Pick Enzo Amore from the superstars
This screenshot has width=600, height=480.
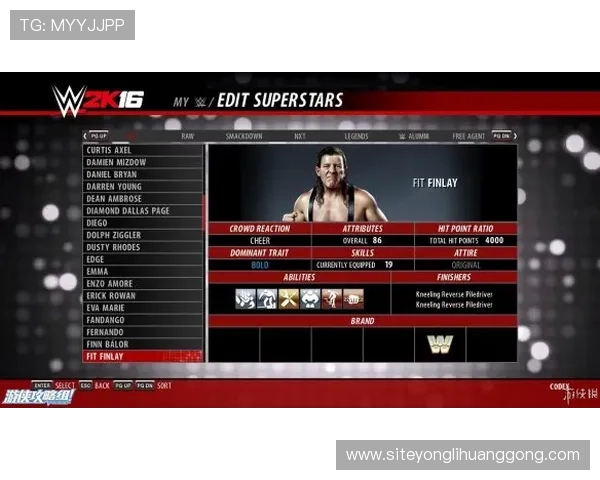pos(111,284)
